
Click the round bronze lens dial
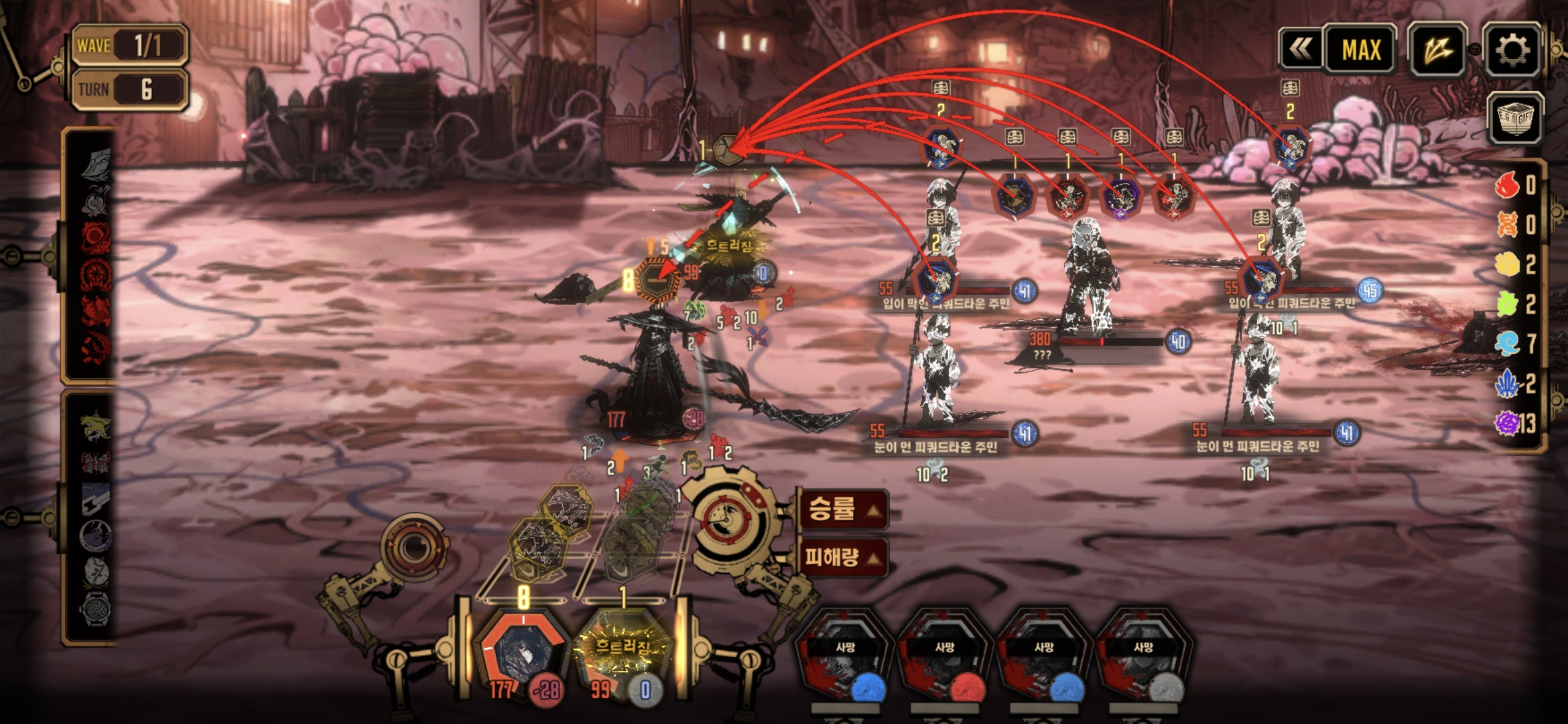[x=413, y=548]
